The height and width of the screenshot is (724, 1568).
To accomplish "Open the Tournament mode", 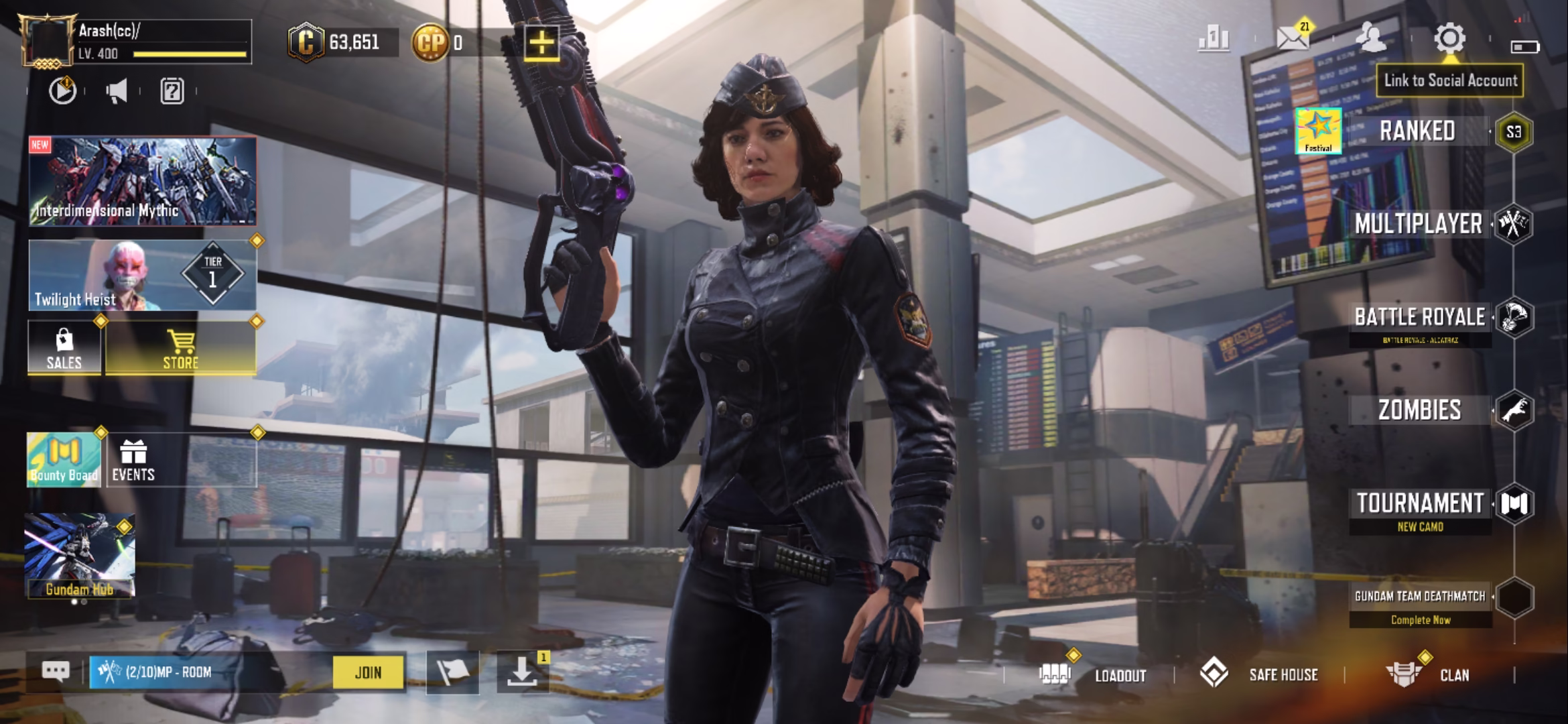I will (x=1419, y=504).
